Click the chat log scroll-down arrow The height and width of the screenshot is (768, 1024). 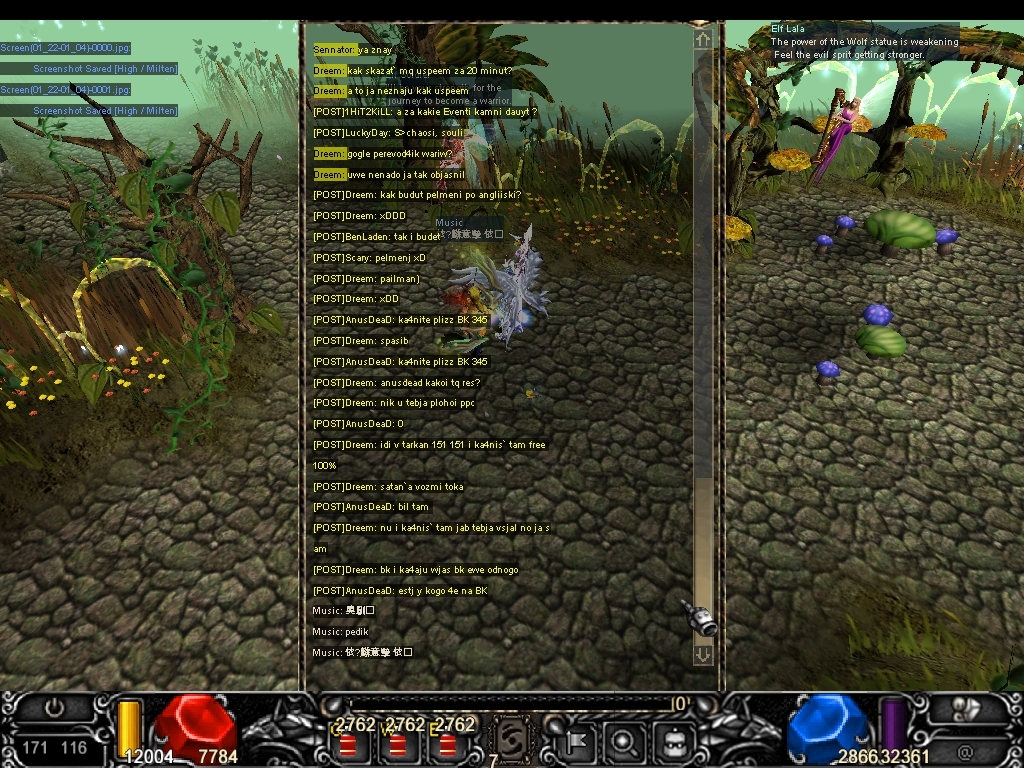pyautogui.click(x=703, y=654)
